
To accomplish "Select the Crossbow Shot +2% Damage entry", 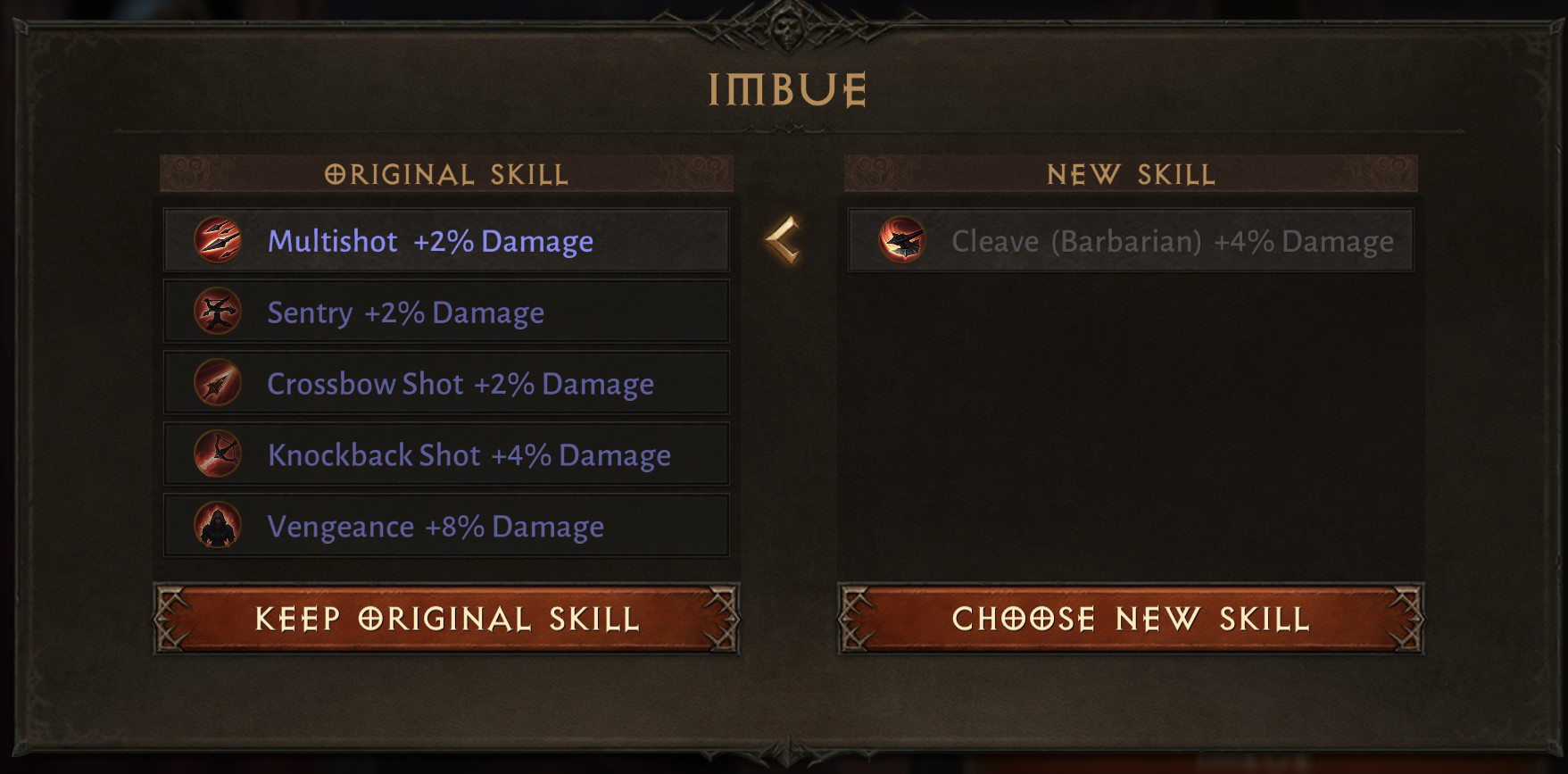I will (x=446, y=382).
